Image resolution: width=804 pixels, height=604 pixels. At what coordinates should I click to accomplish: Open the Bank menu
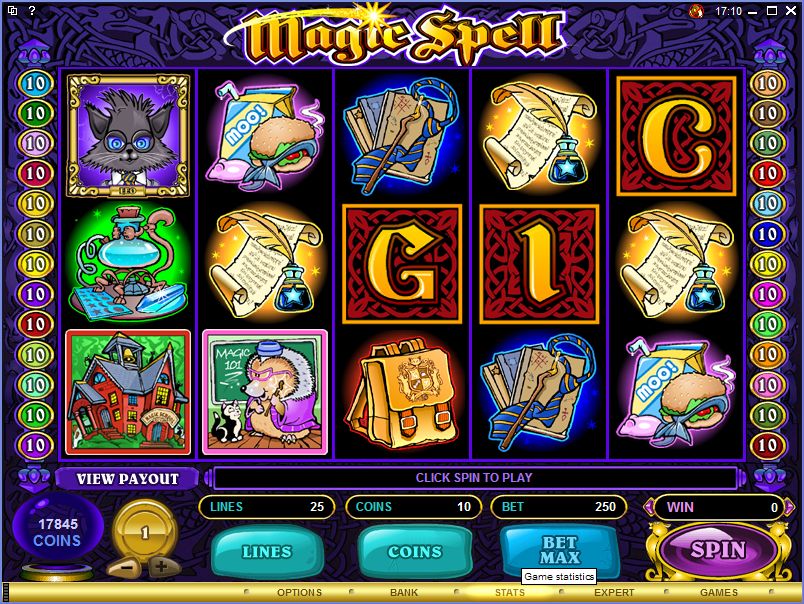pos(404,593)
